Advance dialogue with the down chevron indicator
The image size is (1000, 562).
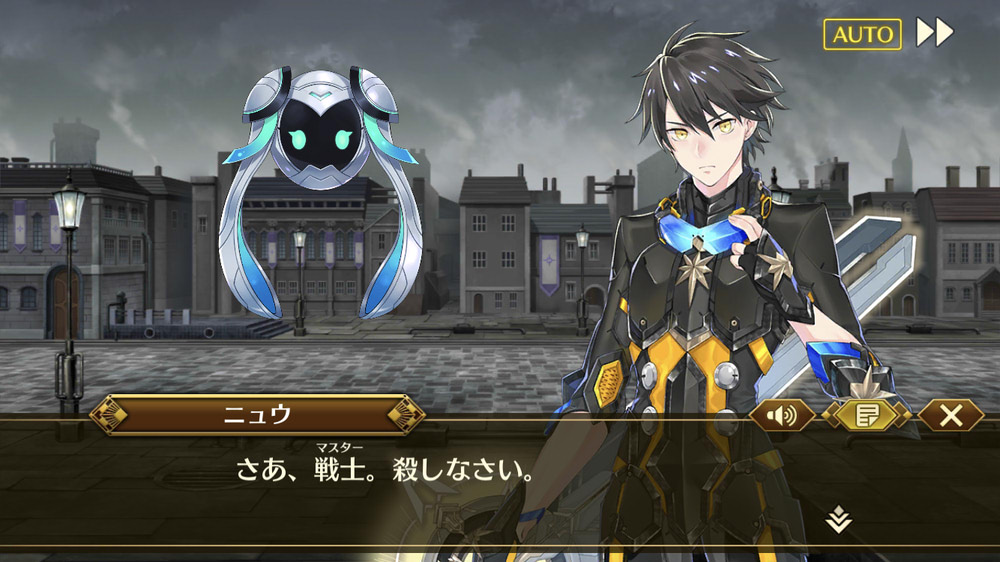(839, 519)
